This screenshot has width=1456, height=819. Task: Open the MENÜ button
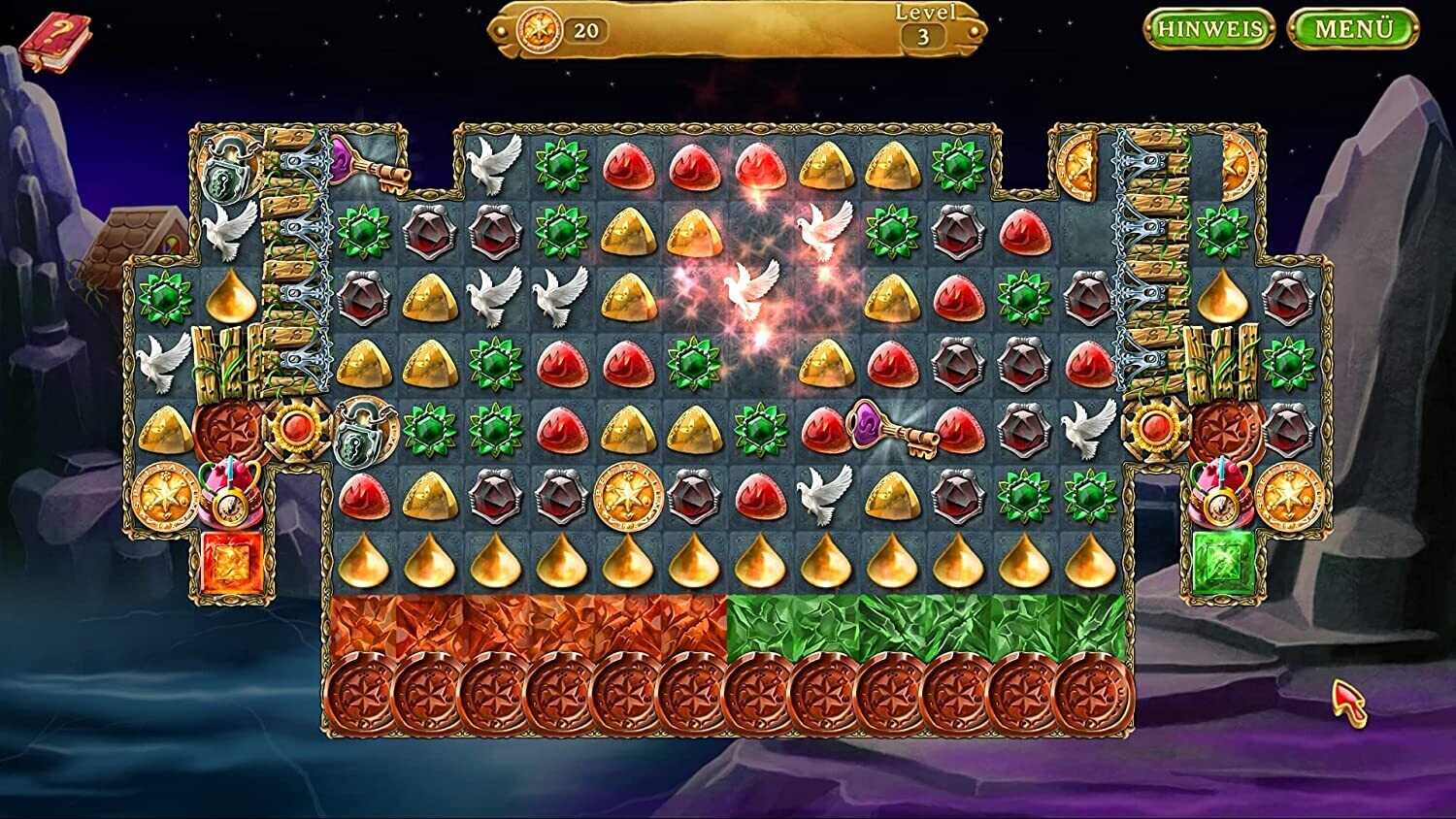tap(1352, 29)
